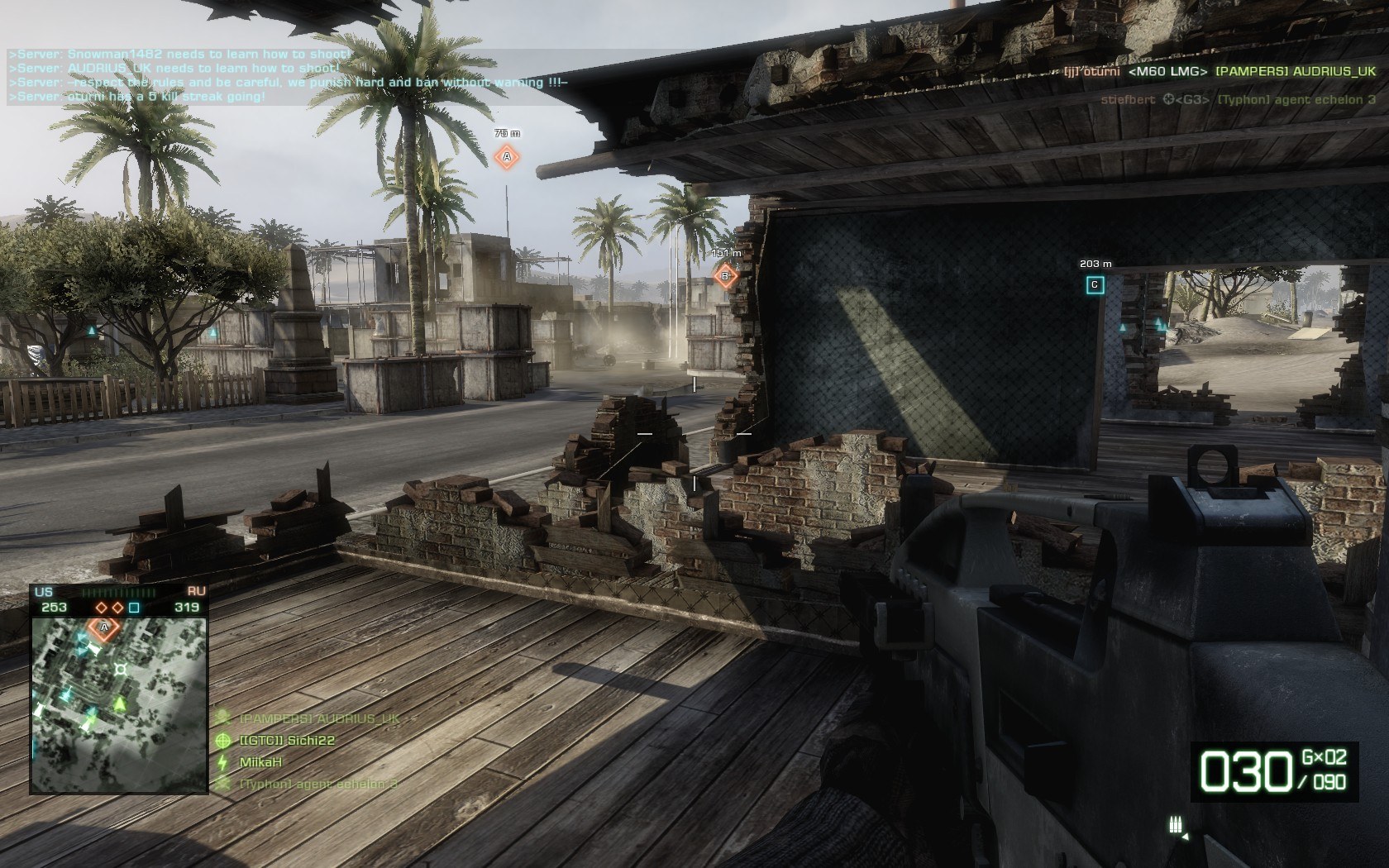Click the flag A marker on the minimap
Image resolution: width=1389 pixels, height=868 pixels.
pos(104,627)
